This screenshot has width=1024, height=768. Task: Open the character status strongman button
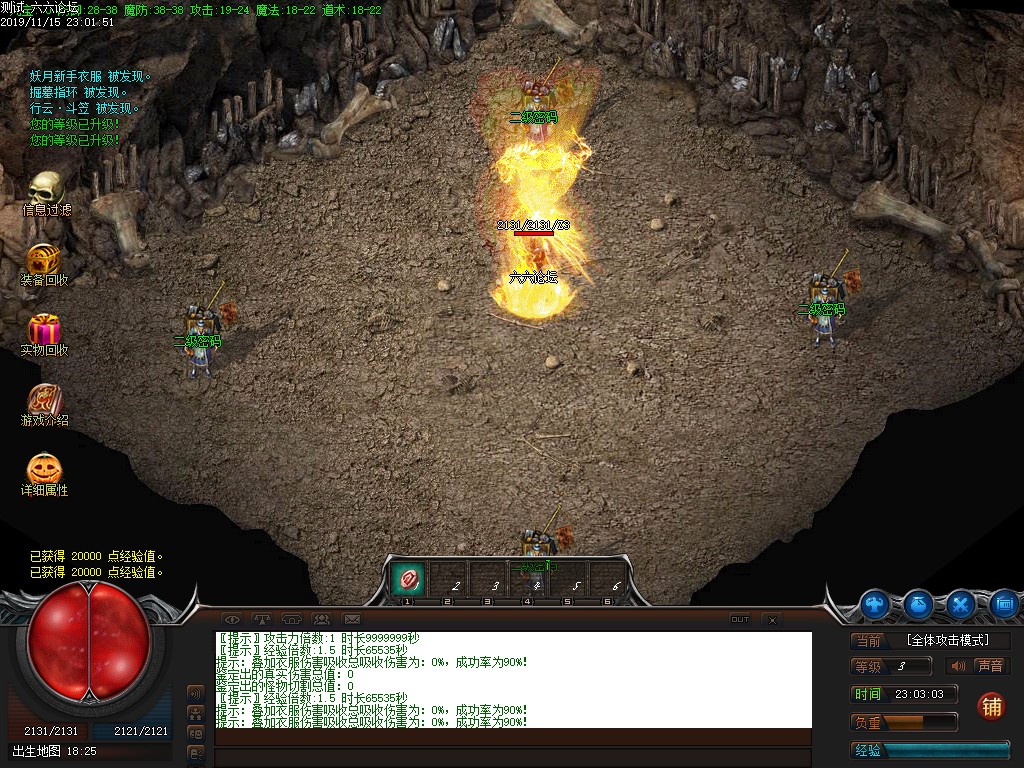tap(876, 604)
